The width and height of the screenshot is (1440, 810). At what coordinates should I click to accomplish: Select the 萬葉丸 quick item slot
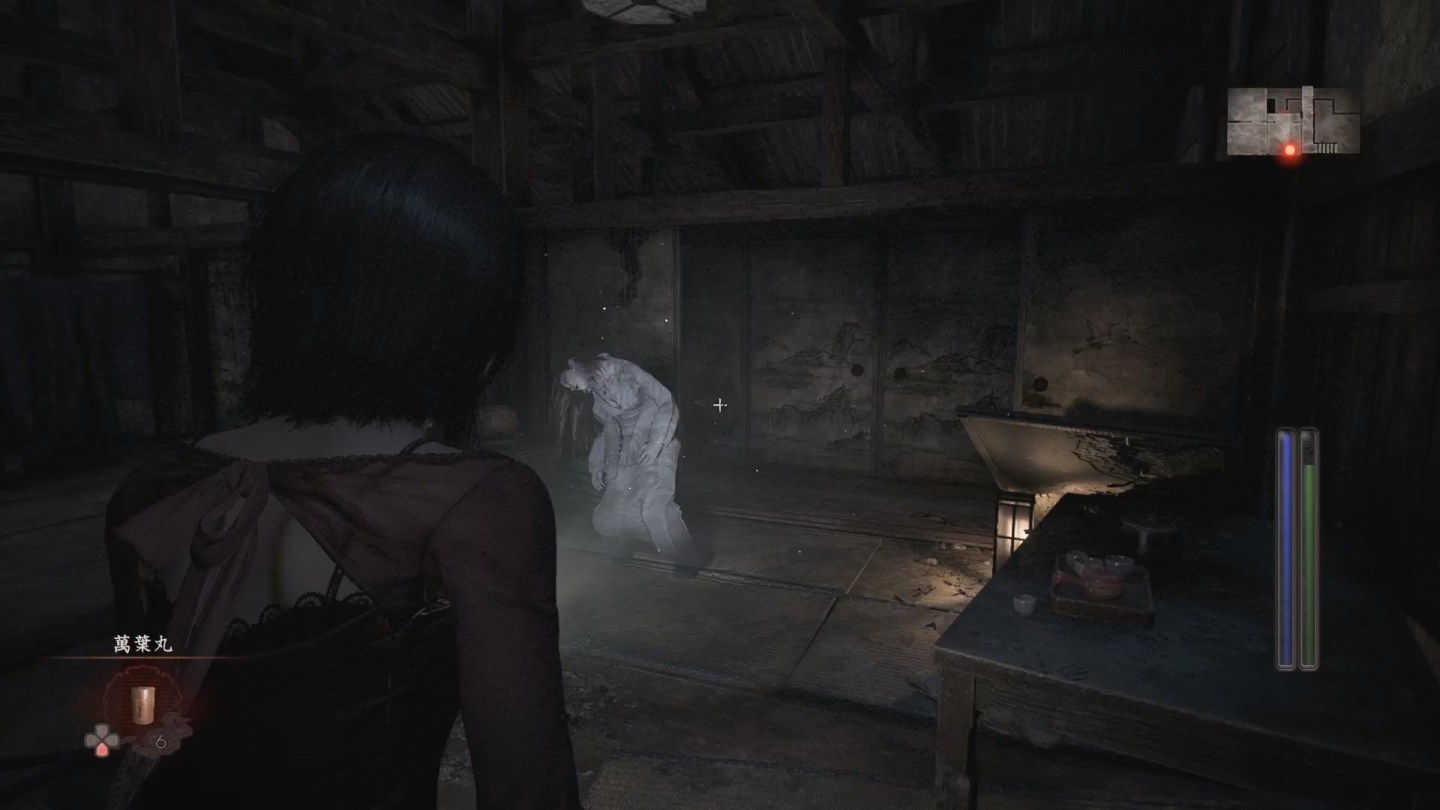[x=143, y=700]
